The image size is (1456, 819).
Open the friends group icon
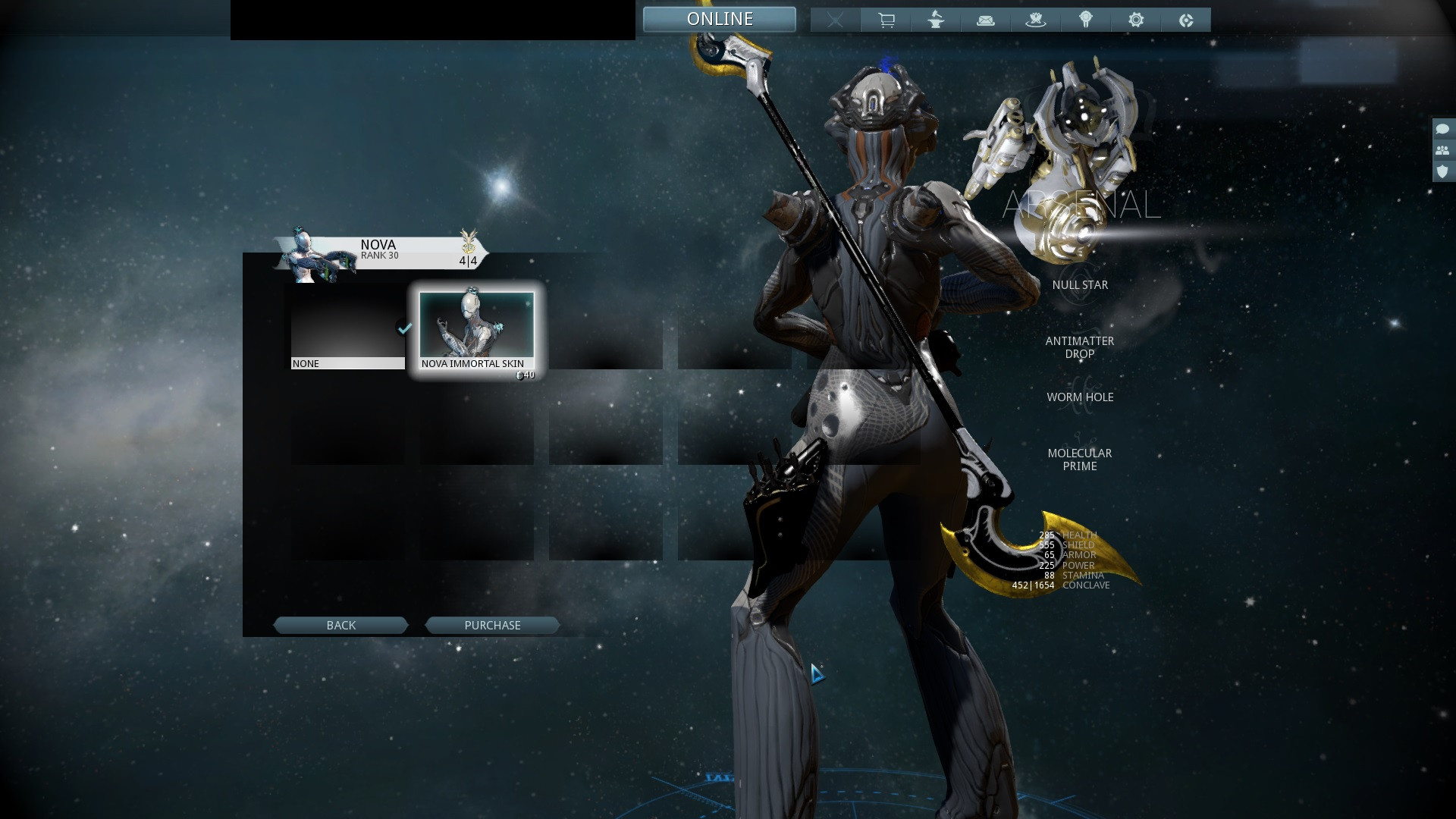click(1442, 150)
